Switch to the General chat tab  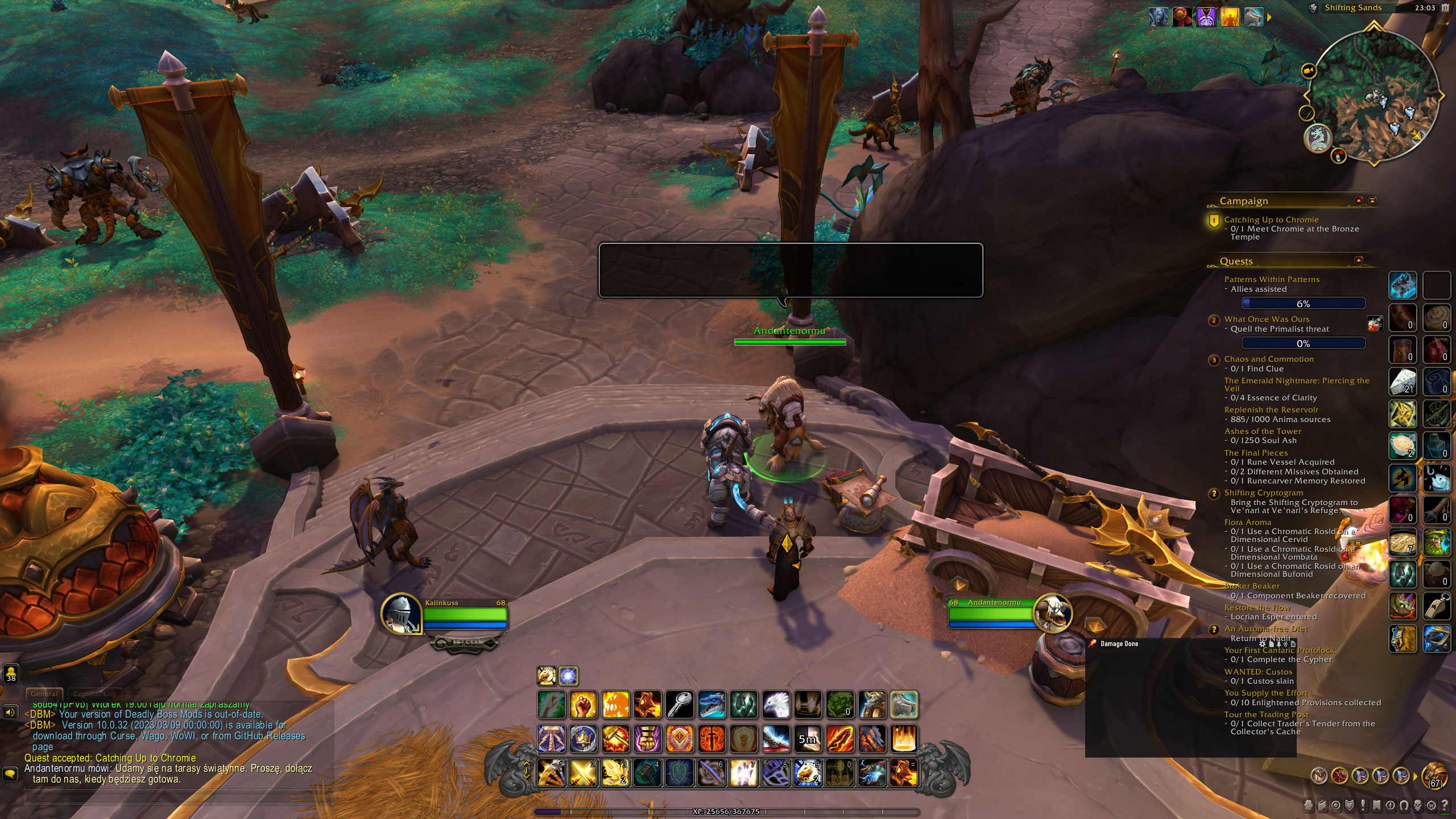click(44, 694)
